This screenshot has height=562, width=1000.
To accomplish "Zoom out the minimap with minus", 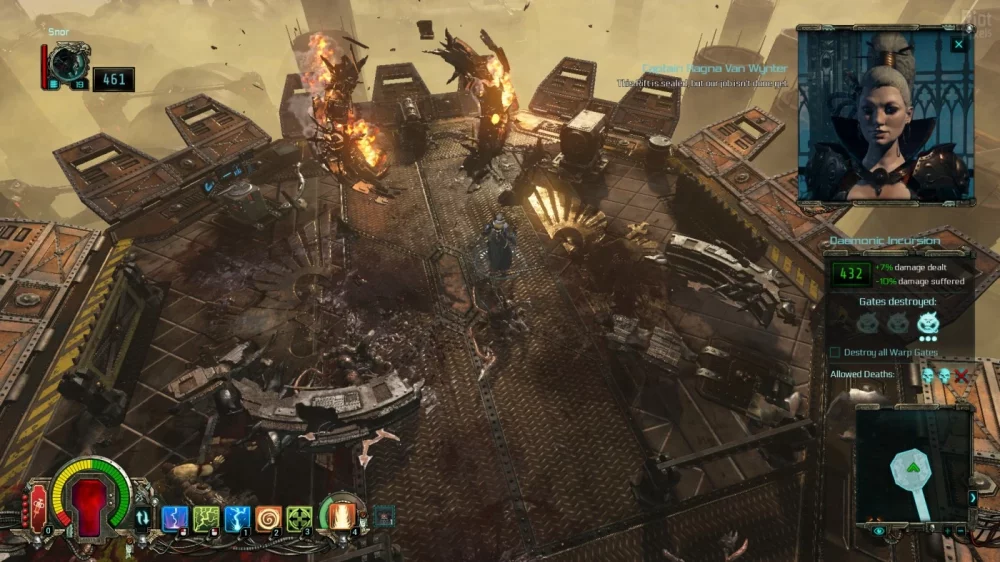I will (x=961, y=529).
